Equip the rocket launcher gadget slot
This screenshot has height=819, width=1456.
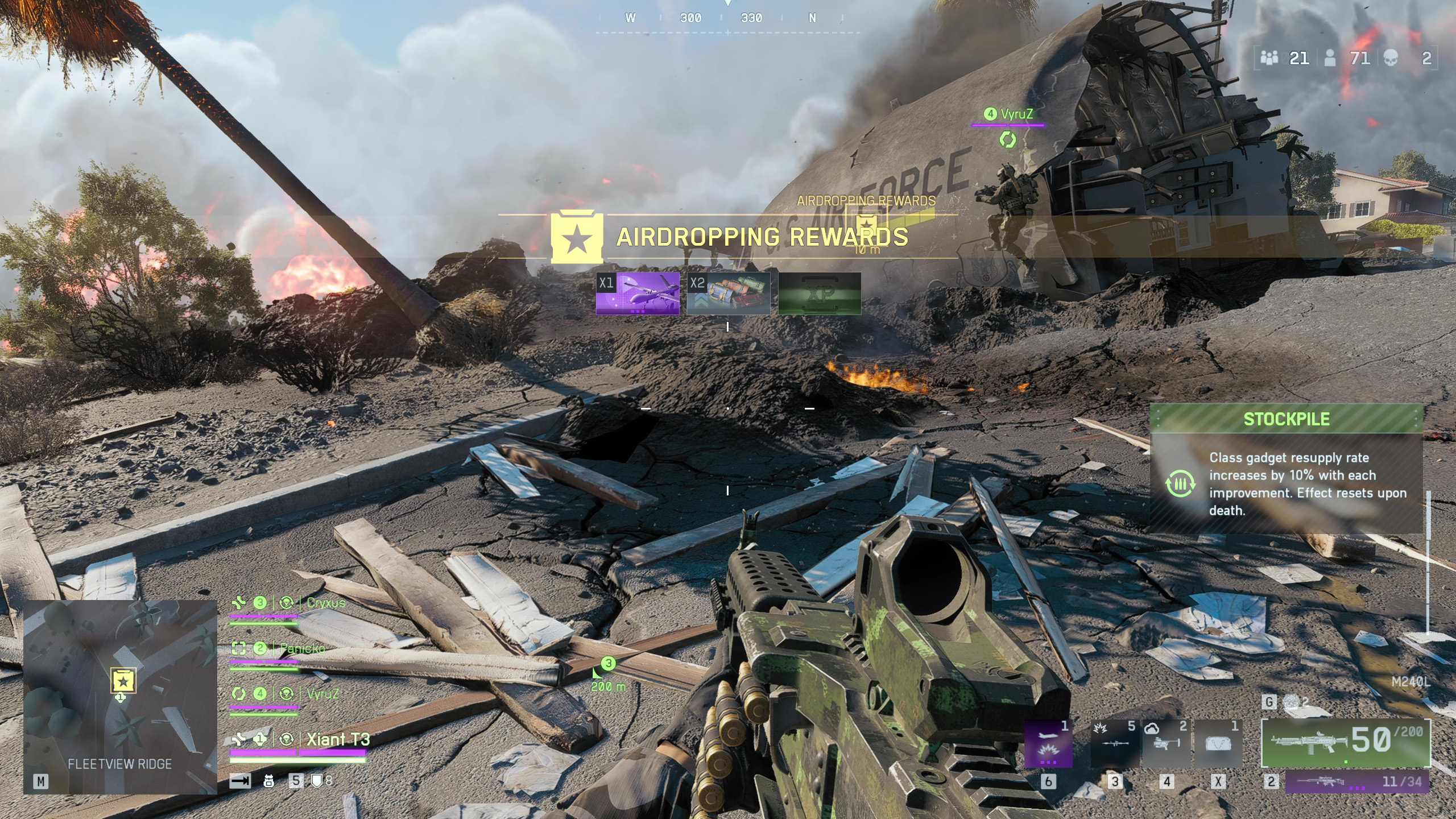[1114, 744]
